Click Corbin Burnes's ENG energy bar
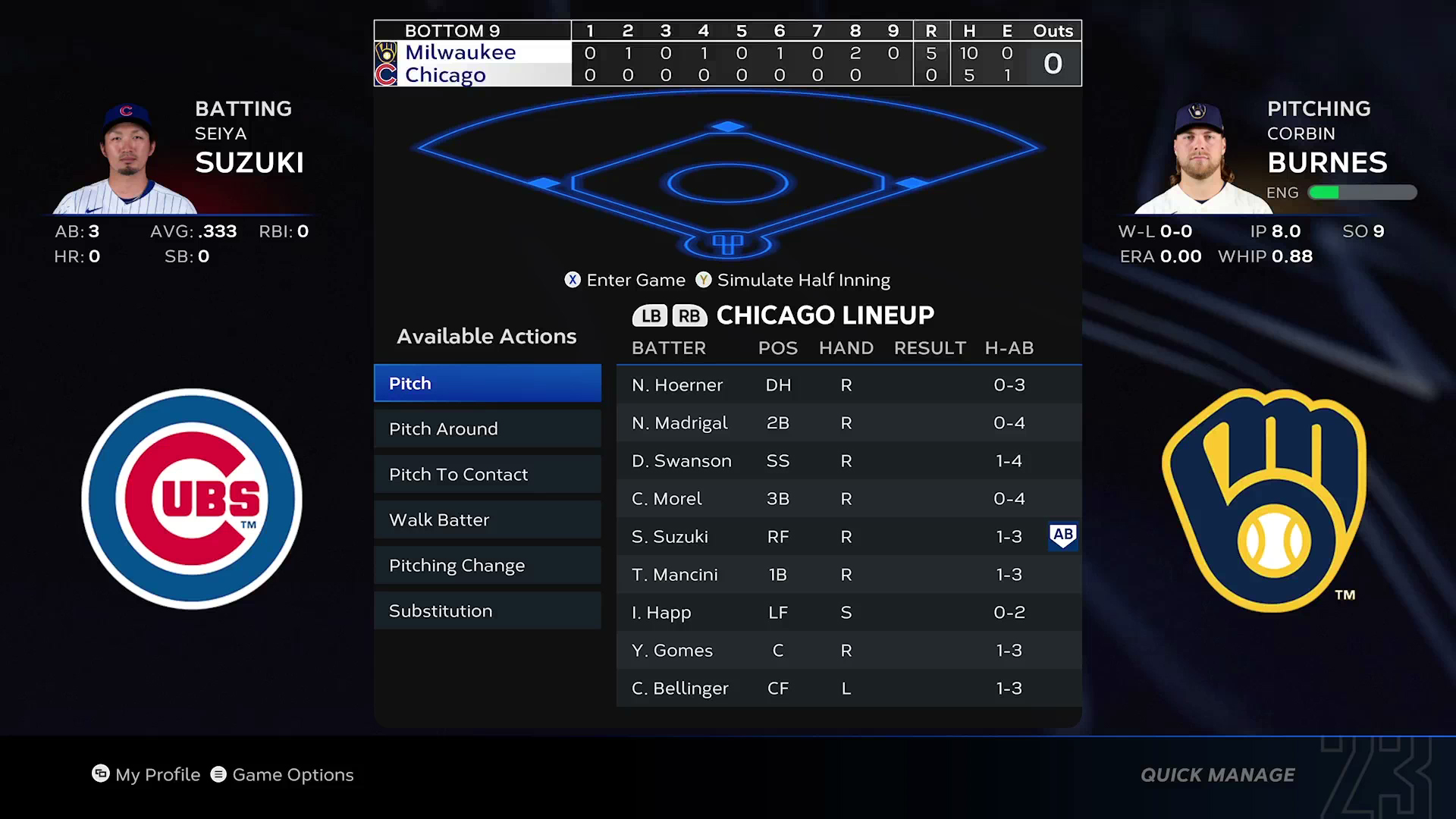The image size is (1456, 819). 1361,193
